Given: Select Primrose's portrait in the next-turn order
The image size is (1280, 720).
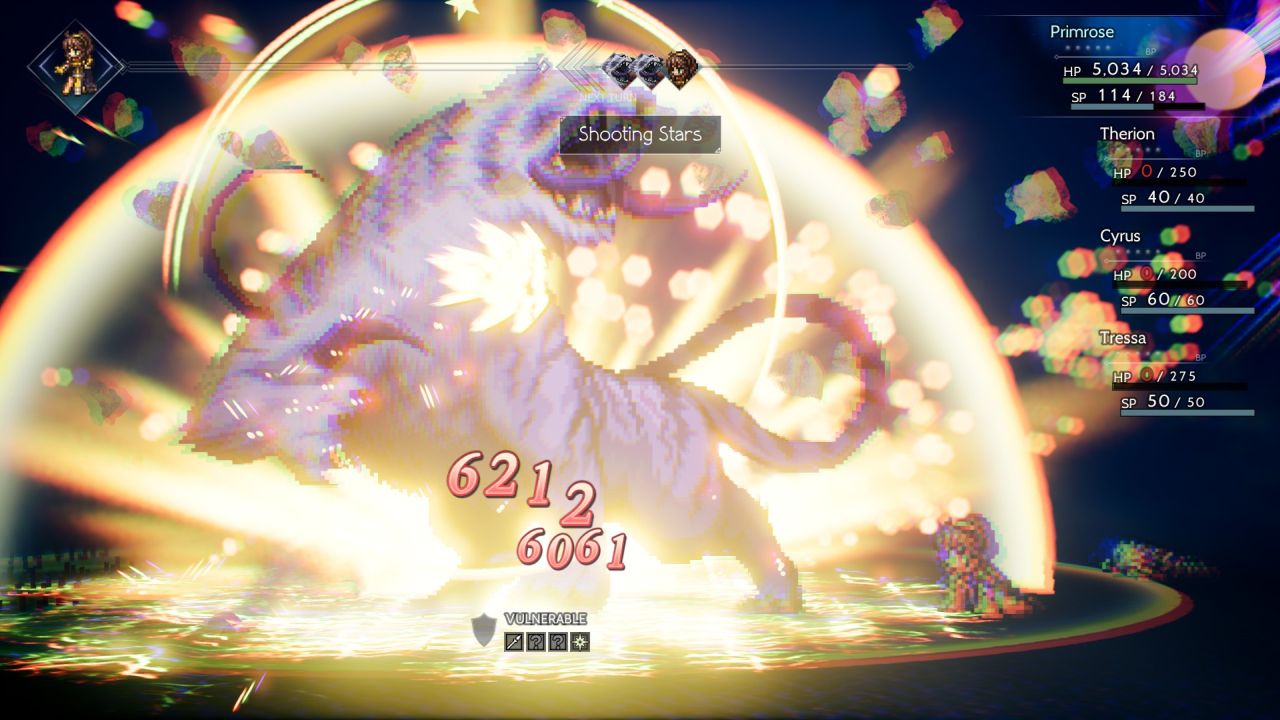Looking at the screenshot, I should [680, 68].
